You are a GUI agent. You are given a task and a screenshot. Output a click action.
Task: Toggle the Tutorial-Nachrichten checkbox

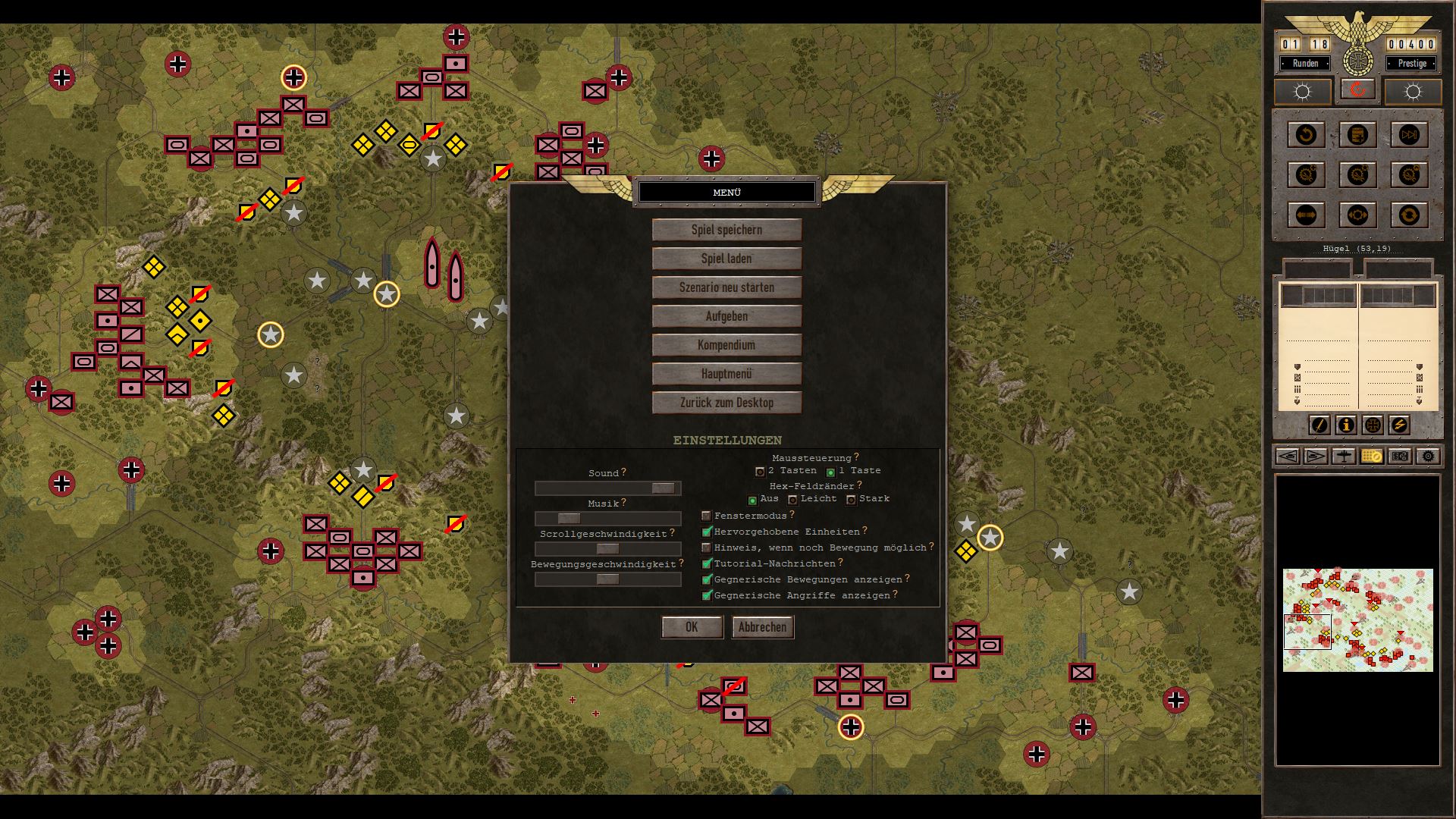(x=707, y=564)
